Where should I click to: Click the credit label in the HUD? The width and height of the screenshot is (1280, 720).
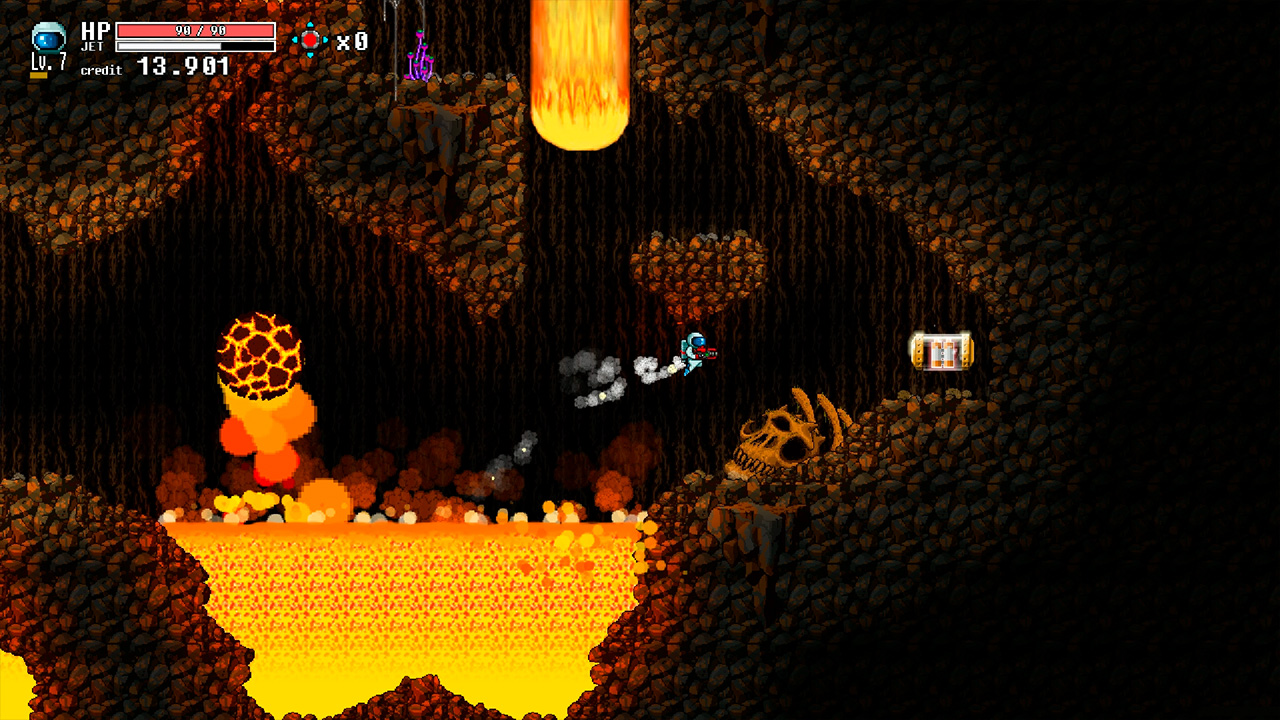[x=100, y=69]
